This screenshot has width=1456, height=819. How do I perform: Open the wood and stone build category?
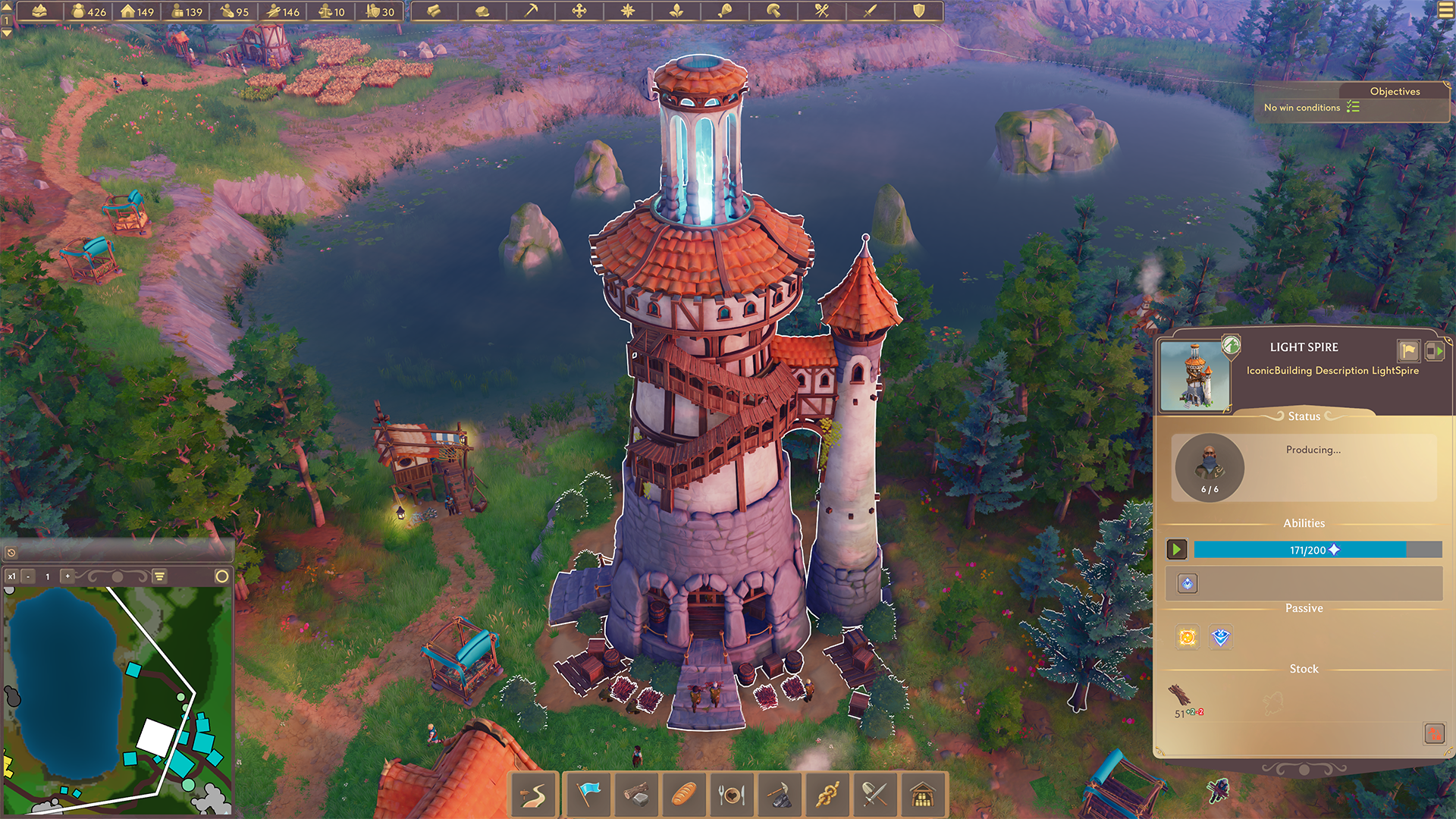point(636,795)
